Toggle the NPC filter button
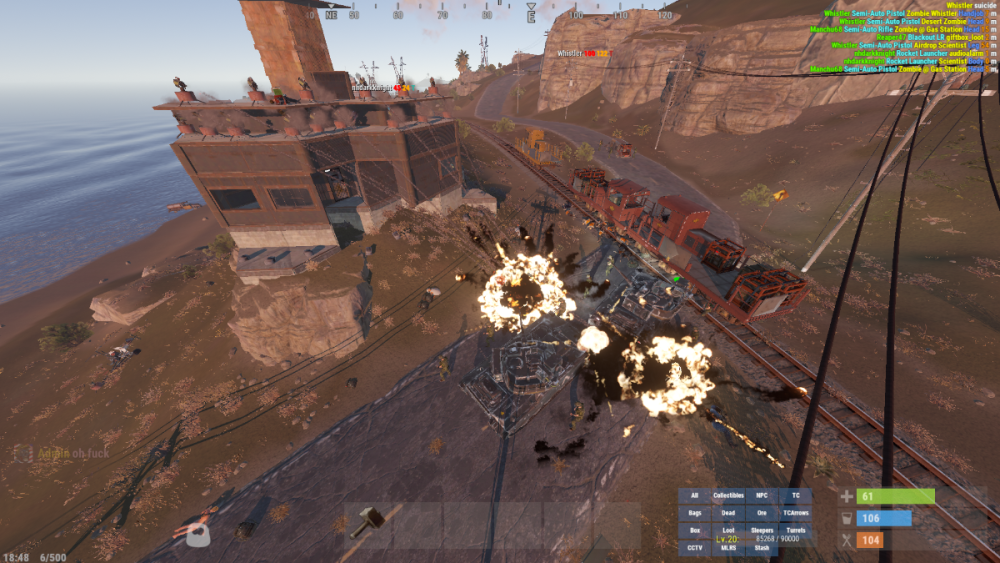This screenshot has height=563, width=1000. pos(762,496)
